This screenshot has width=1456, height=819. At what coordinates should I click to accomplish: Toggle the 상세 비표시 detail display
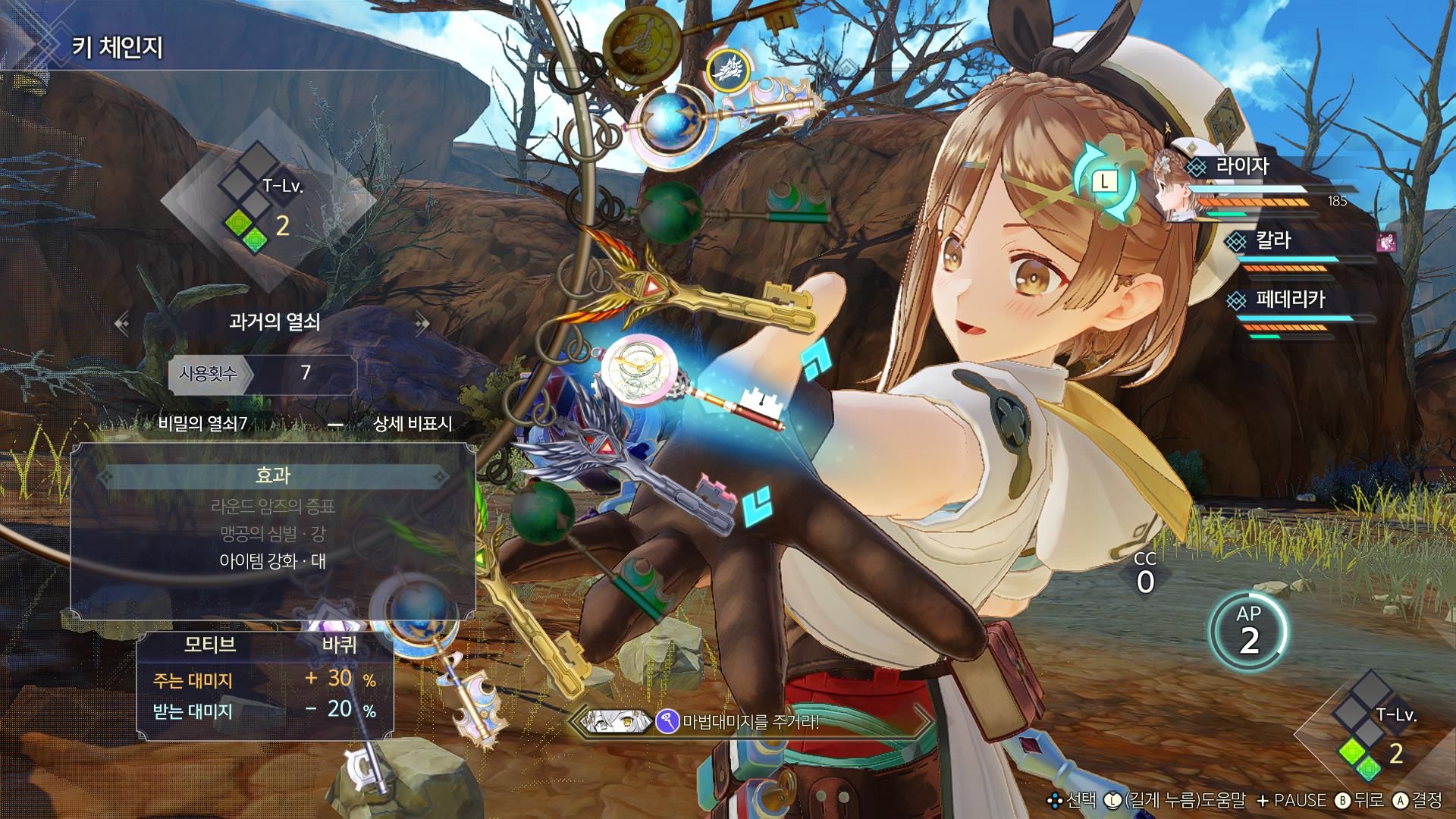tap(412, 423)
